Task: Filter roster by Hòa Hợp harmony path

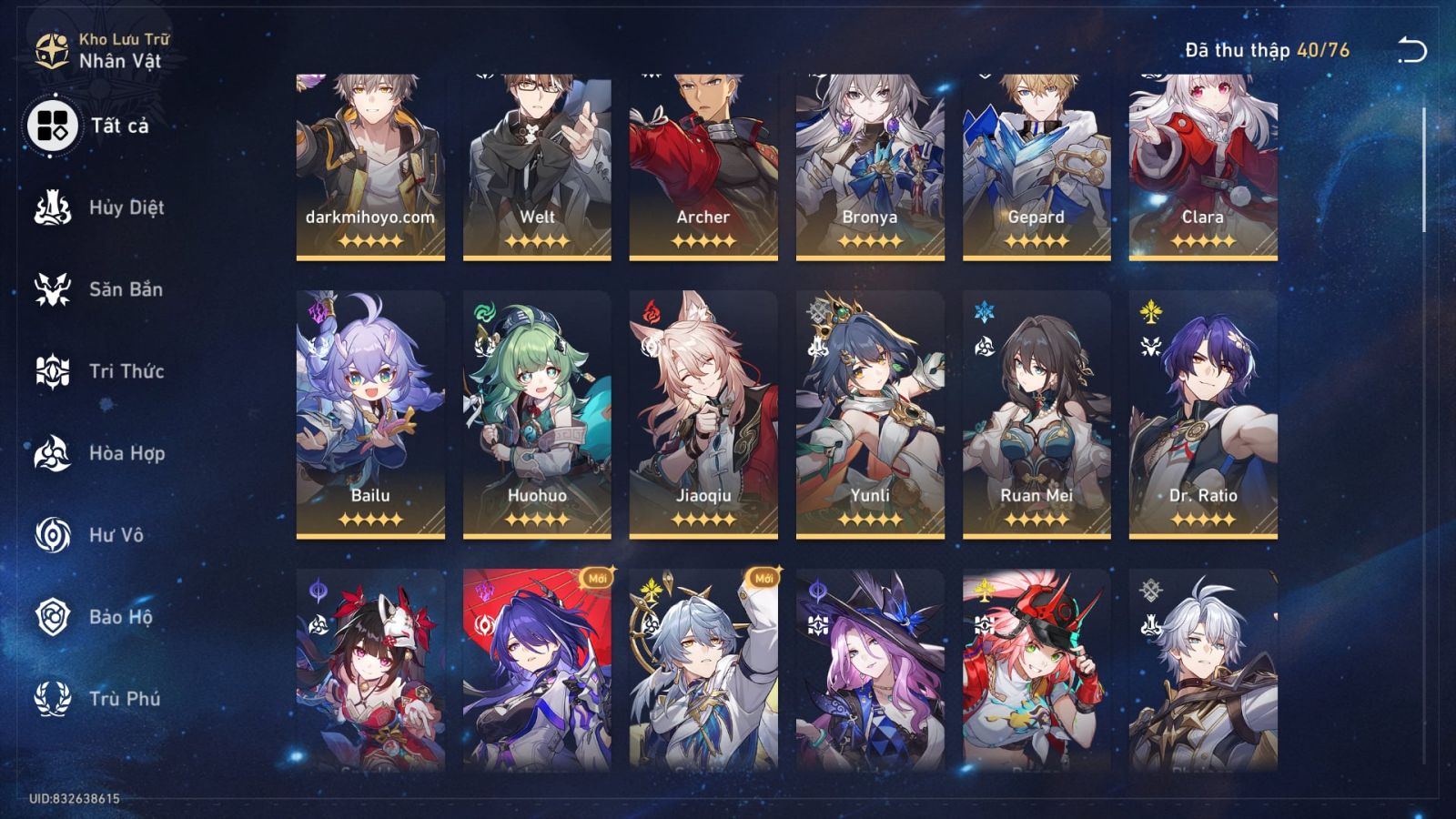Action: click(55, 453)
